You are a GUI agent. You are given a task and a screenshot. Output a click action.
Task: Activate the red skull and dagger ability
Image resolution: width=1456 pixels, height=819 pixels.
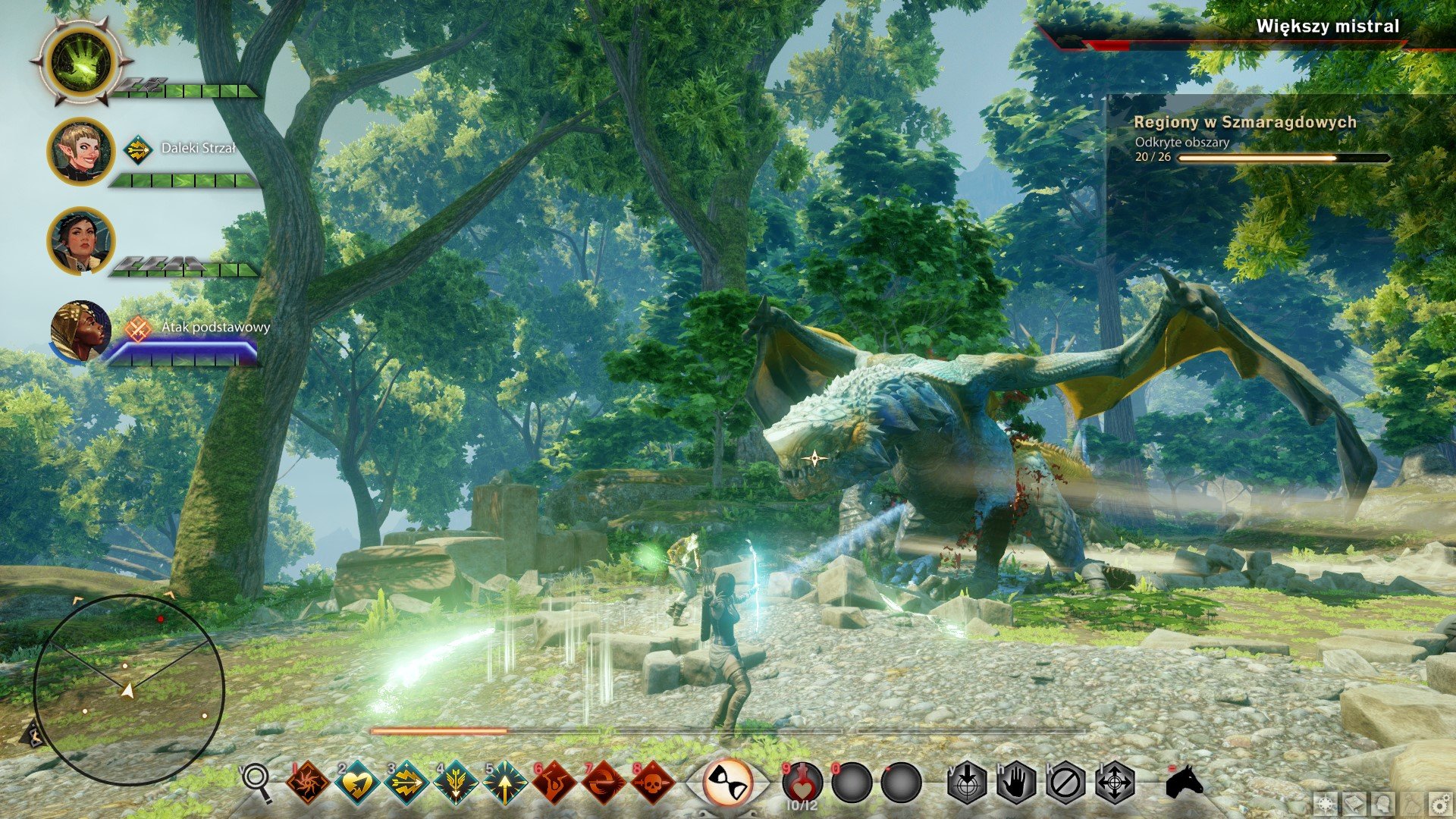coord(653,782)
